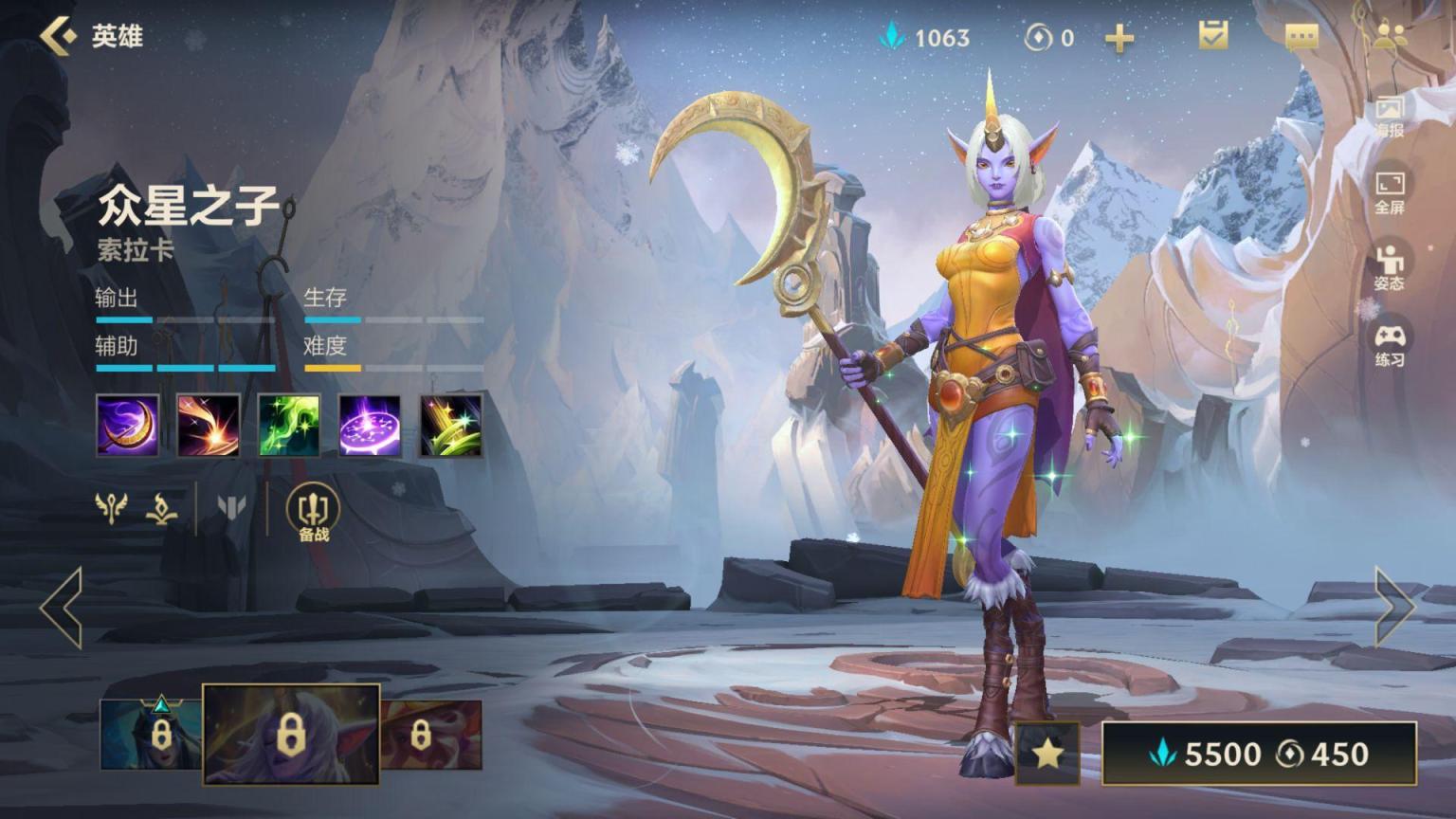Start 练习 practice mode
The width and height of the screenshot is (1456, 819).
click(1390, 345)
